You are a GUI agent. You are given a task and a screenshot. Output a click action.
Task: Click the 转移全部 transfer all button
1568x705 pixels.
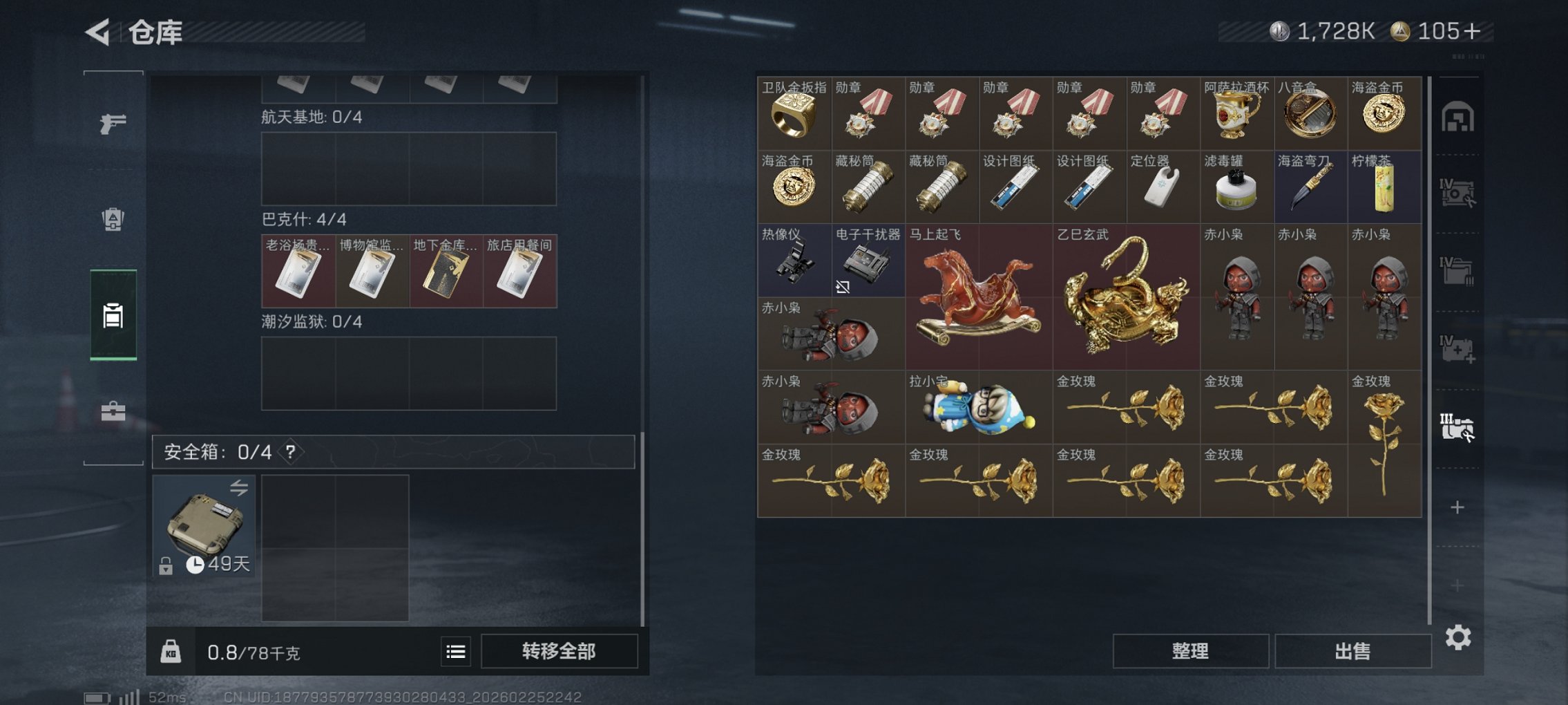[557, 650]
